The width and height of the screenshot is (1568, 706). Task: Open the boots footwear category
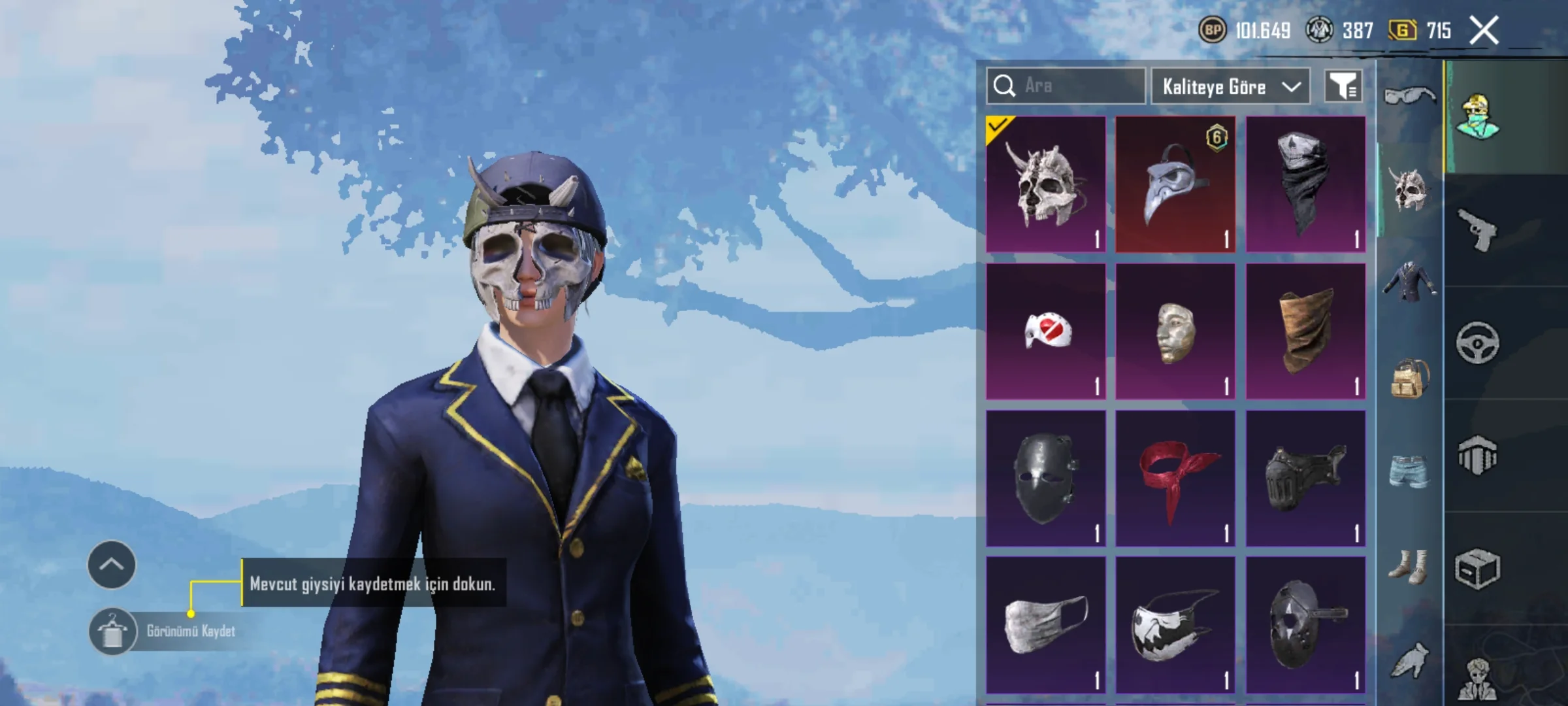[1409, 566]
